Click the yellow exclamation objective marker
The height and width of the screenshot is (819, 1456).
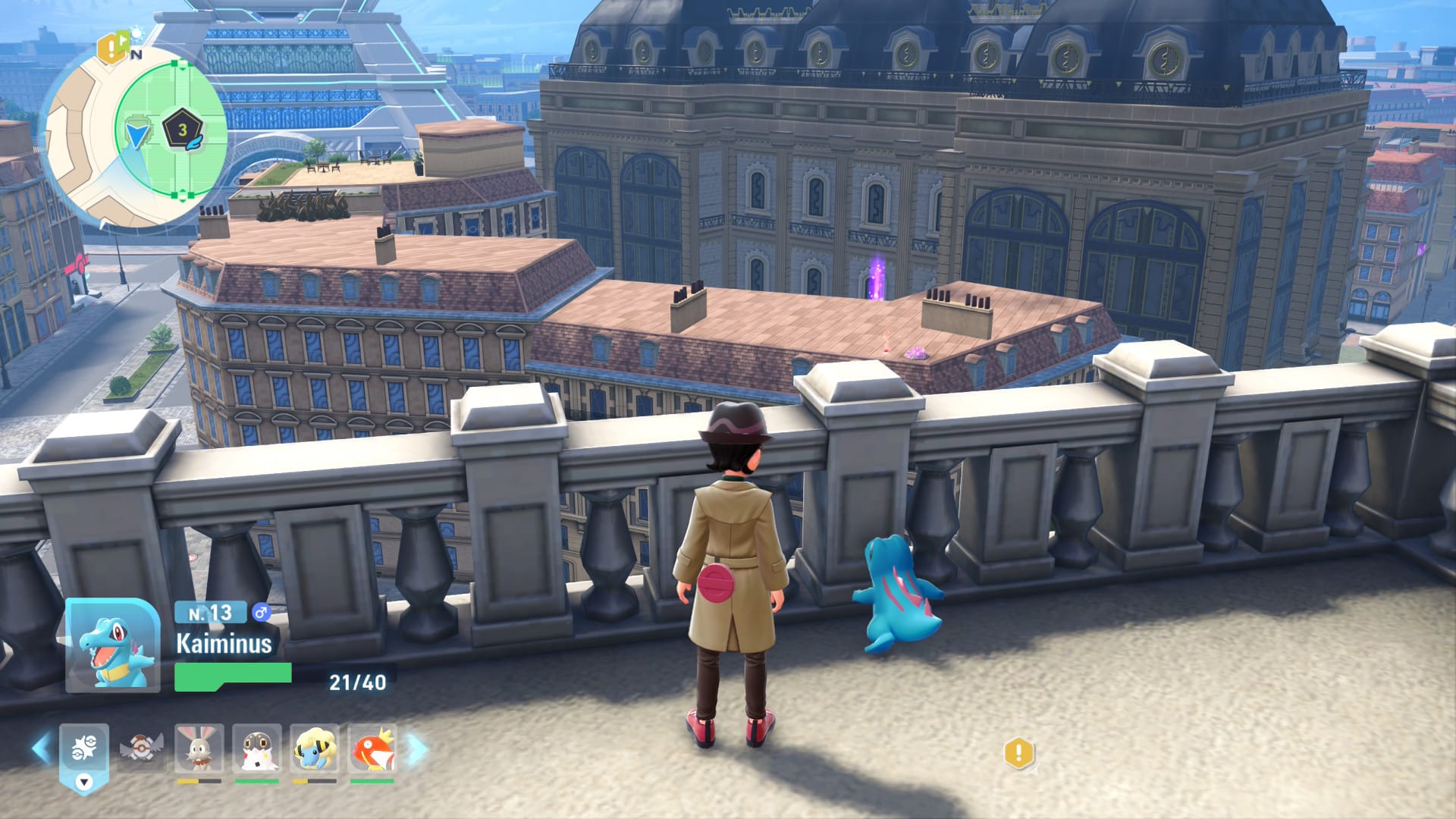[1018, 754]
